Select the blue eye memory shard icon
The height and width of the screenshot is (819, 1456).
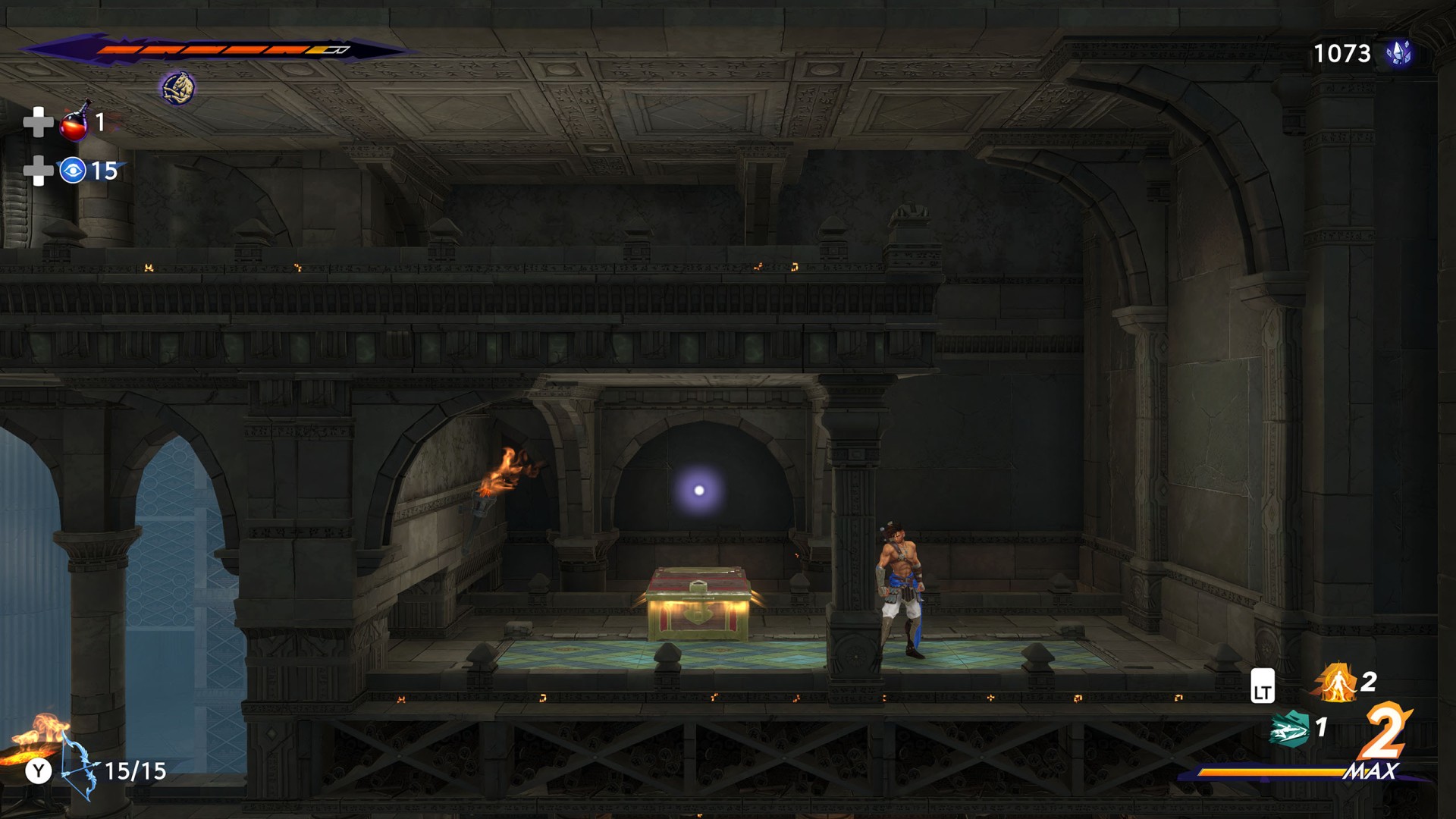tap(73, 171)
